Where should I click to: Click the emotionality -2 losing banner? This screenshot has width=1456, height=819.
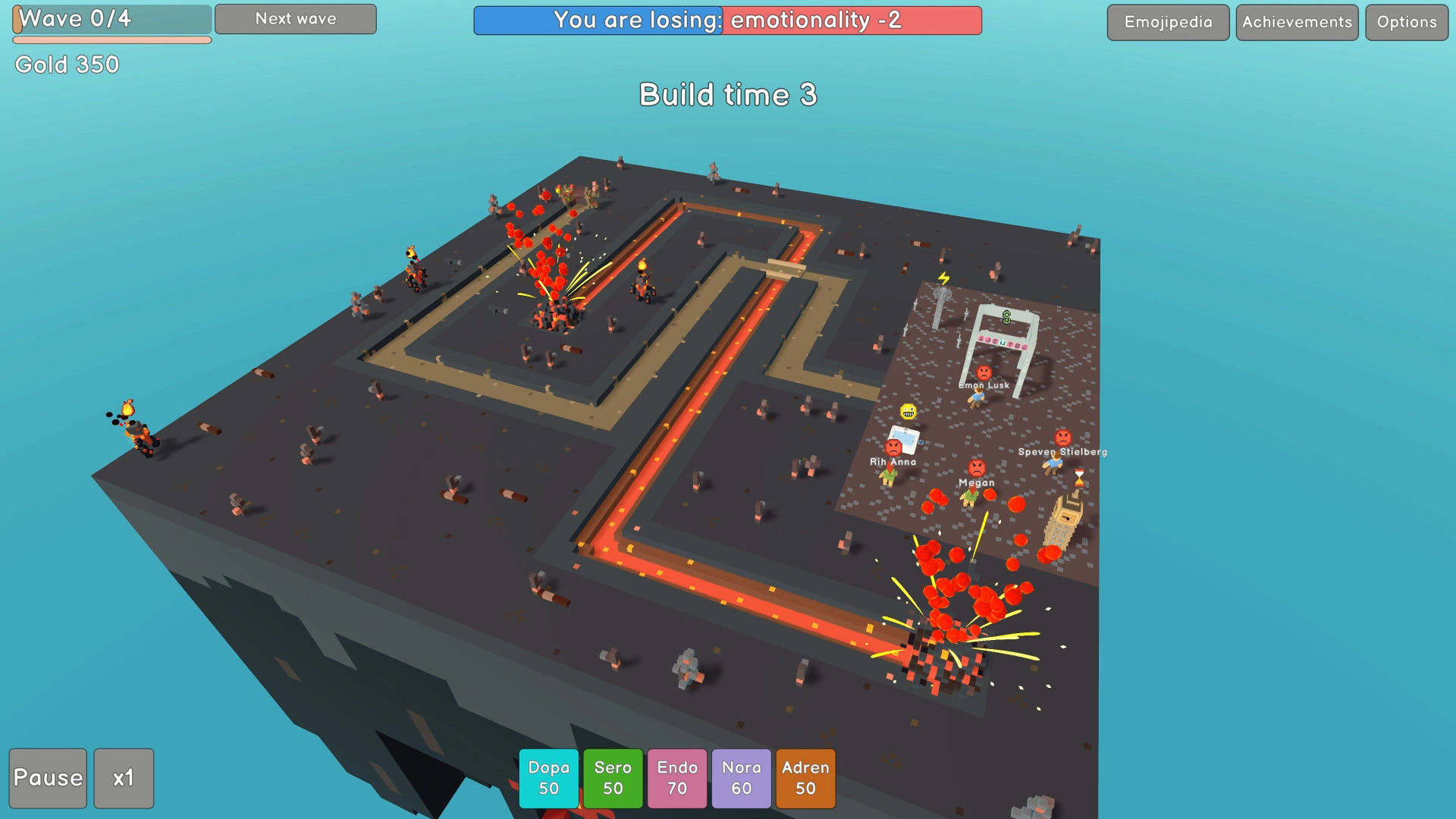(852, 21)
